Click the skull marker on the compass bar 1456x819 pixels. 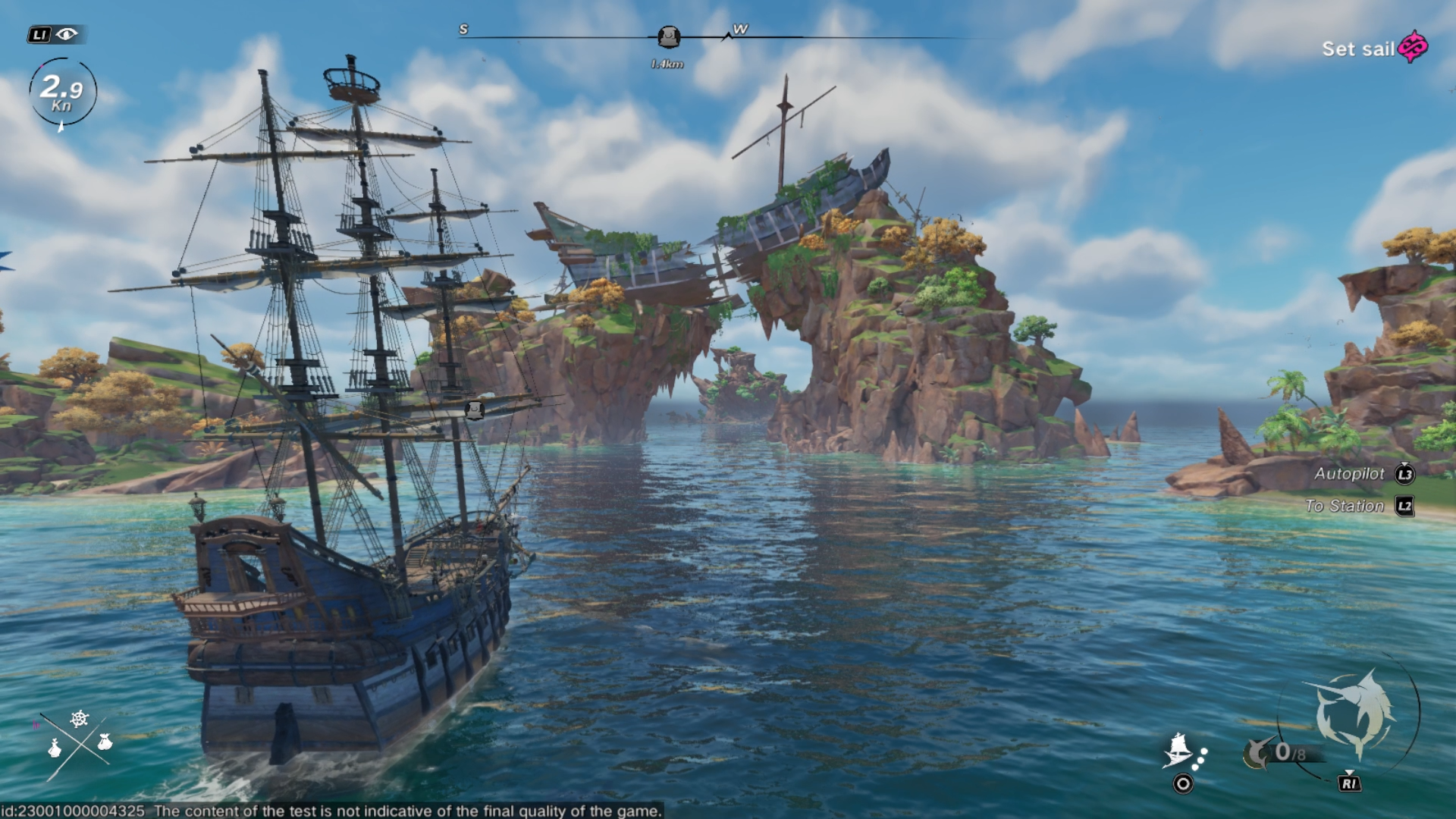[x=668, y=36]
